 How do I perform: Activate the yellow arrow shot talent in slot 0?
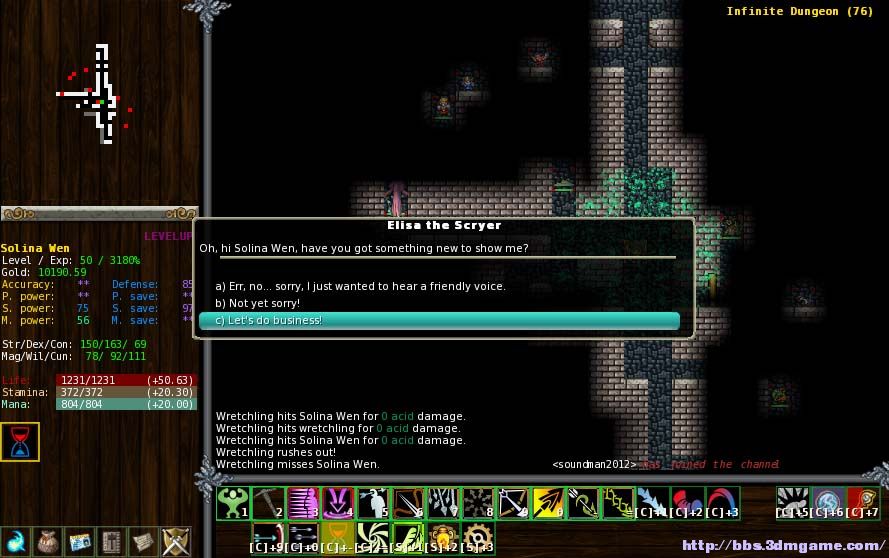(x=546, y=502)
